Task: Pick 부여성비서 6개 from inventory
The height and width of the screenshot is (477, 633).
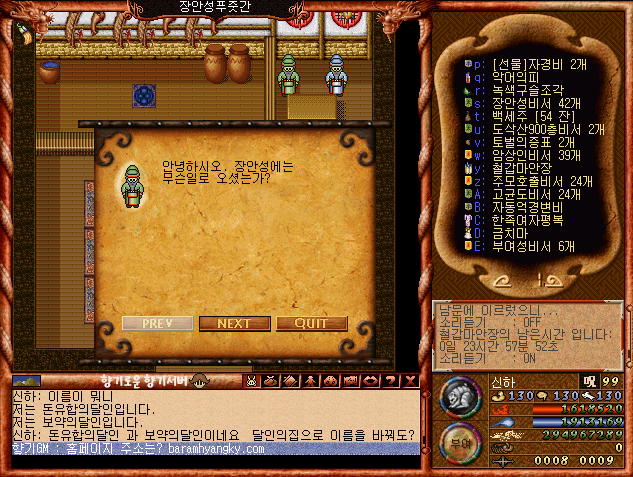Action: tap(534, 245)
